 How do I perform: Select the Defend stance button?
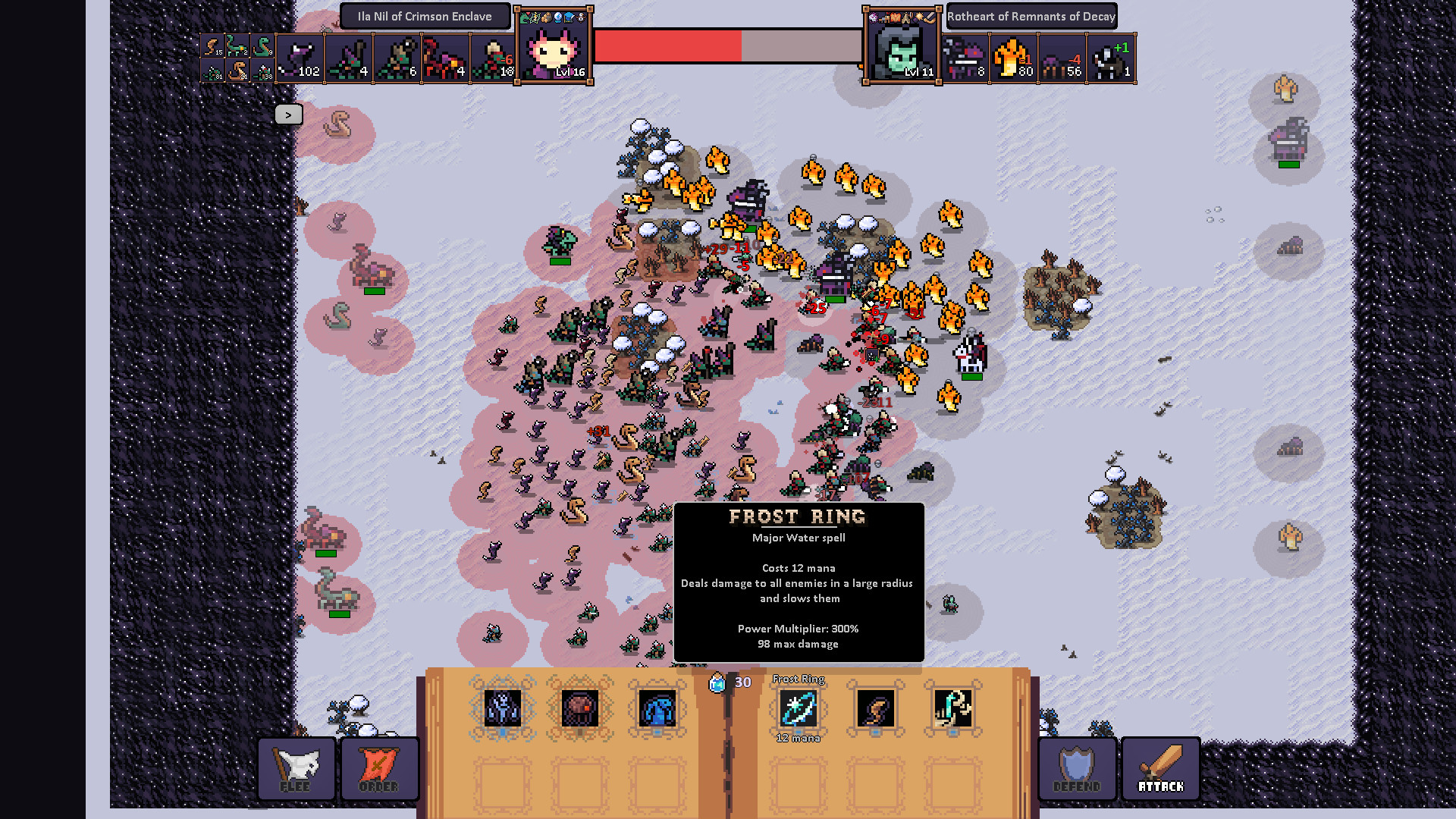pos(1077,769)
